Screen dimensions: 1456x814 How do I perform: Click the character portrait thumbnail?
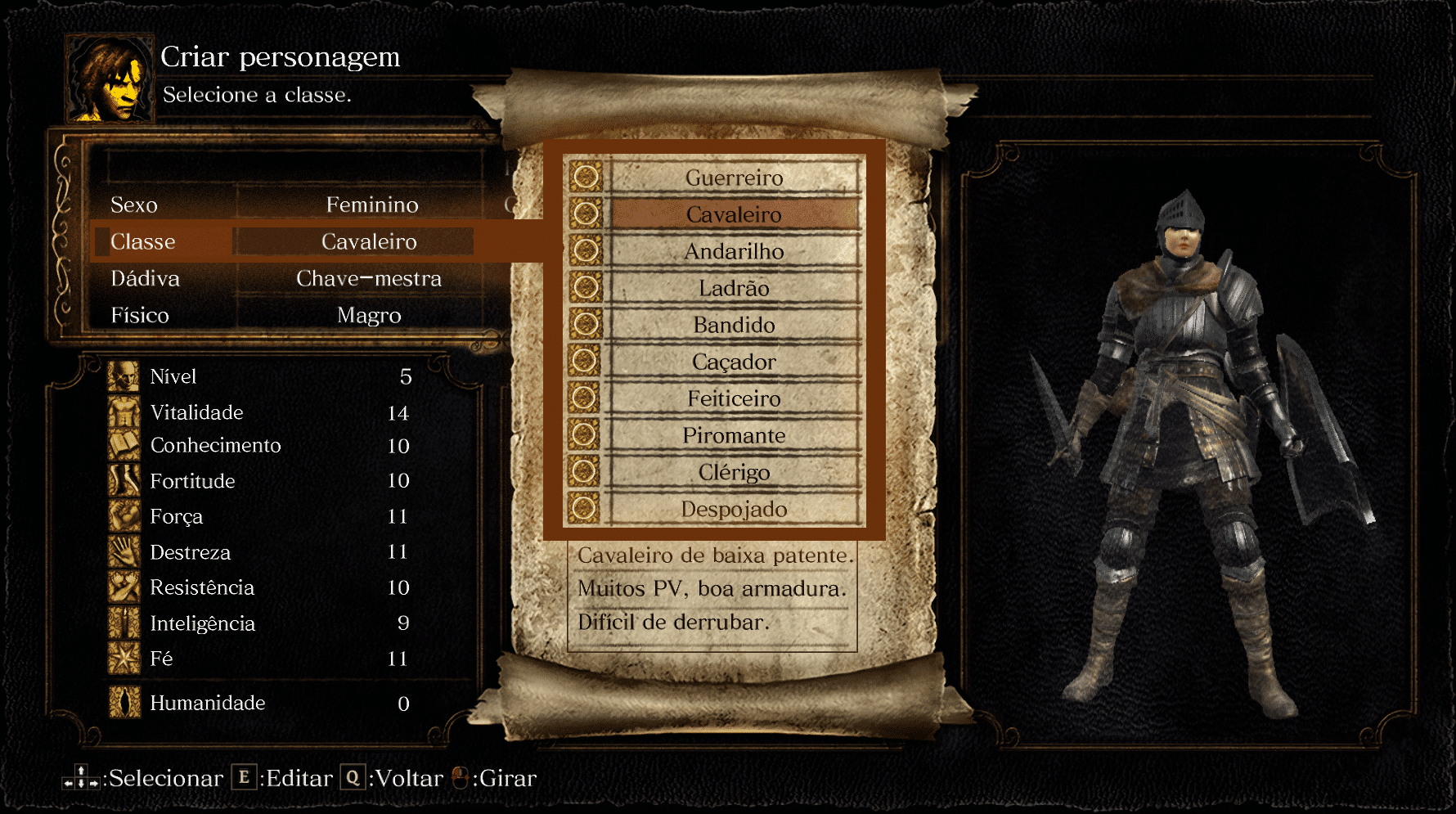pyautogui.click(x=110, y=78)
